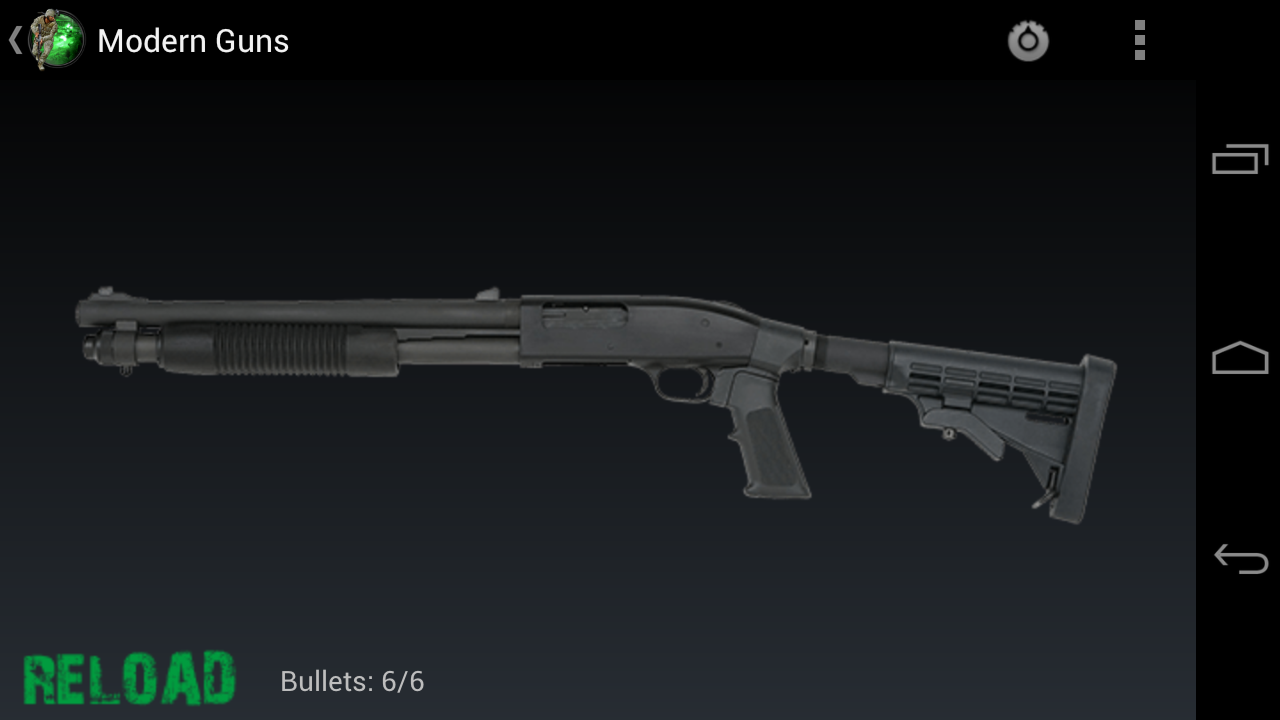Open the overflow menu with three dots

(1138, 40)
